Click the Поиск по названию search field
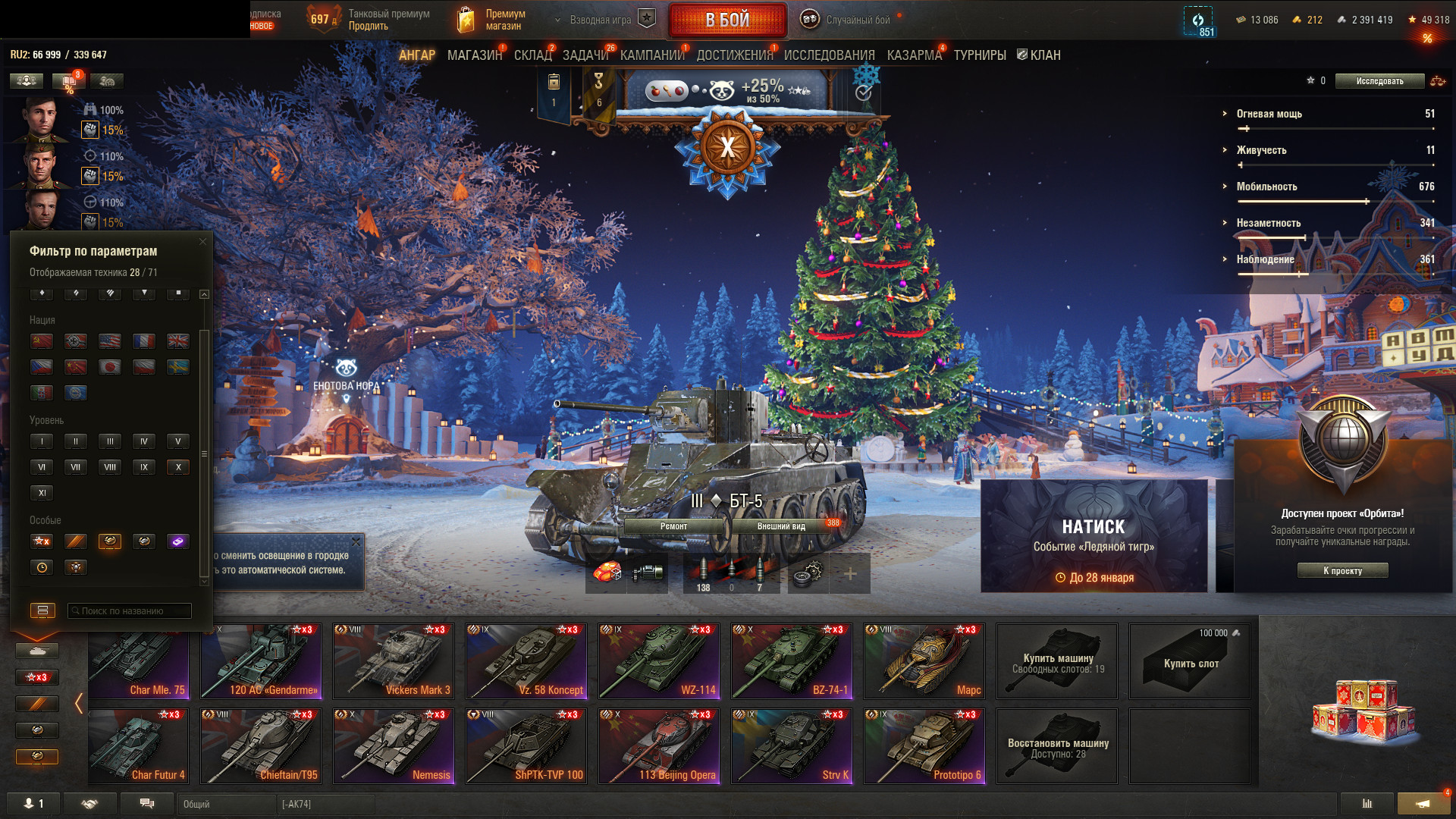This screenshot has width=1456, height=819. pos(130,610)
